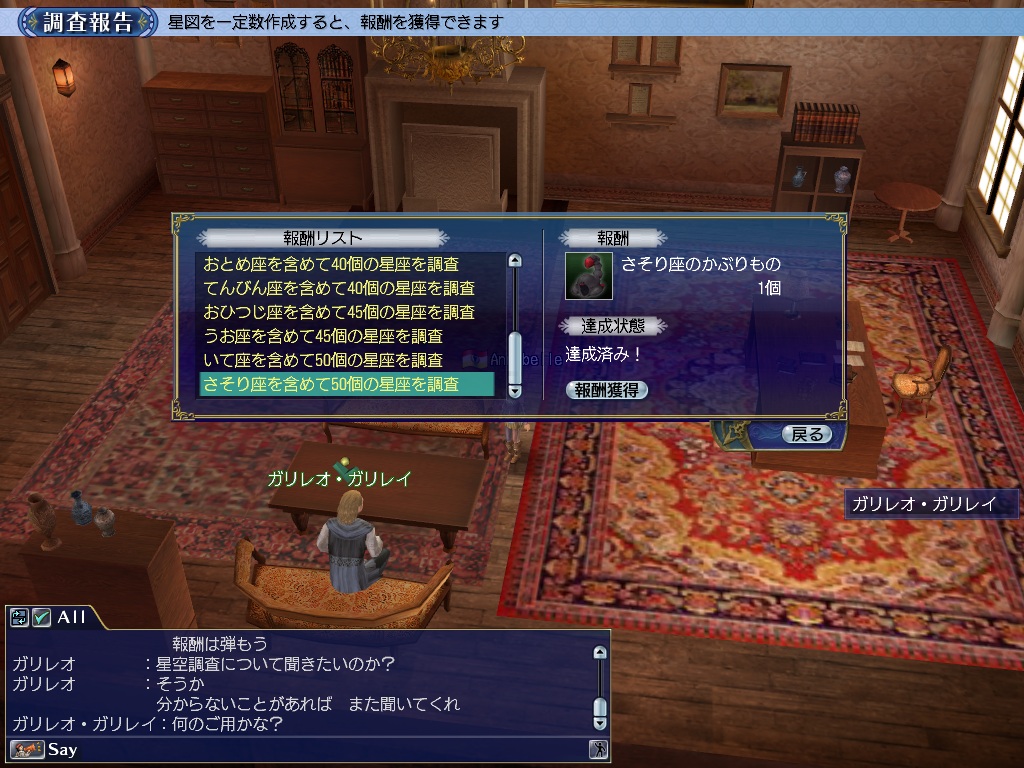Go back using the 戻る button
The height and width of the screenshot is (768, 1024).
tap(806, 434)
